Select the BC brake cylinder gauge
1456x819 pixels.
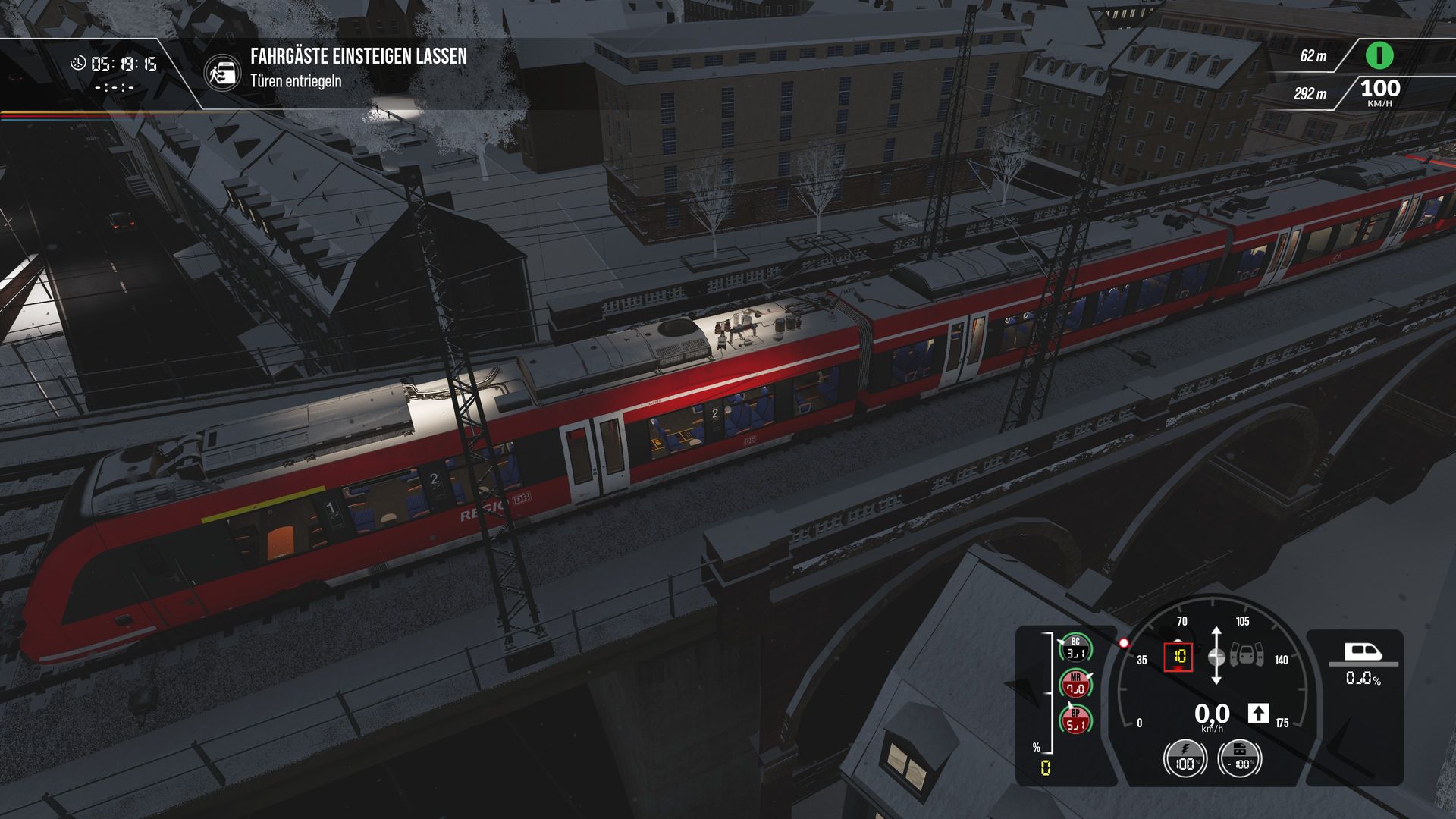[1075, 648]
